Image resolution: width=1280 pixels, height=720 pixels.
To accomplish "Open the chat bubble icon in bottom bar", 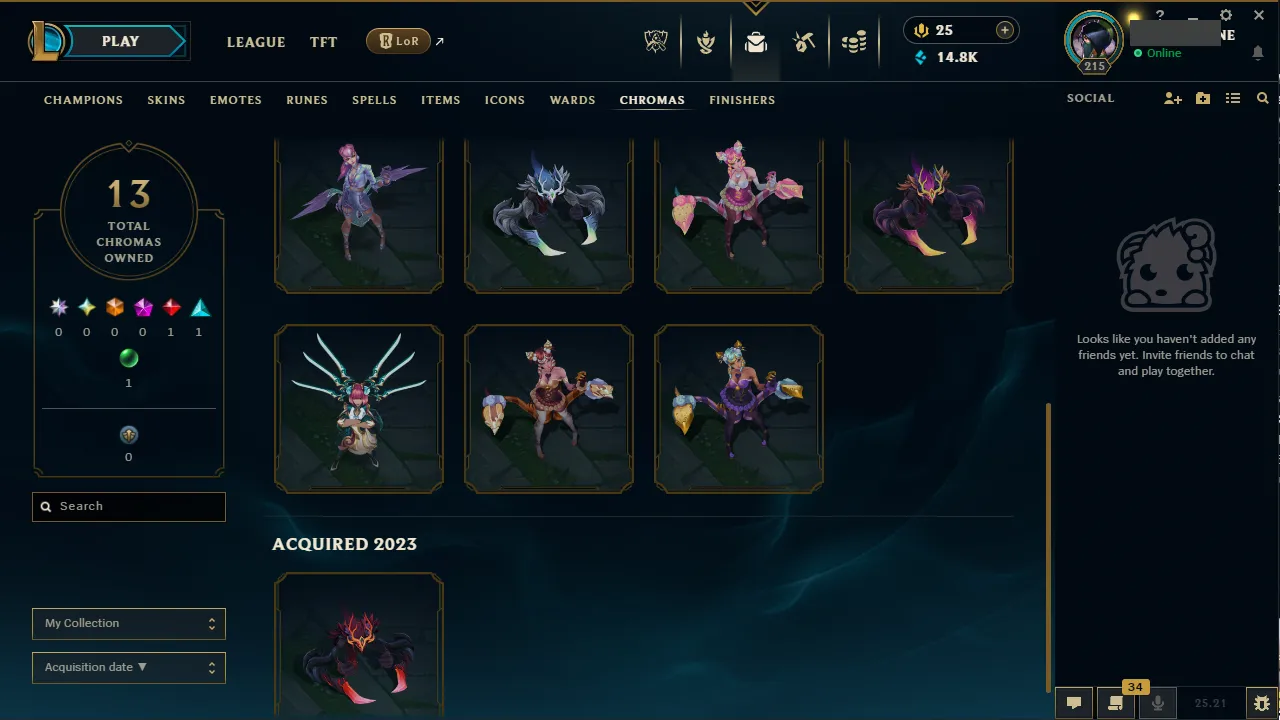I will (x=1073, y=702).
